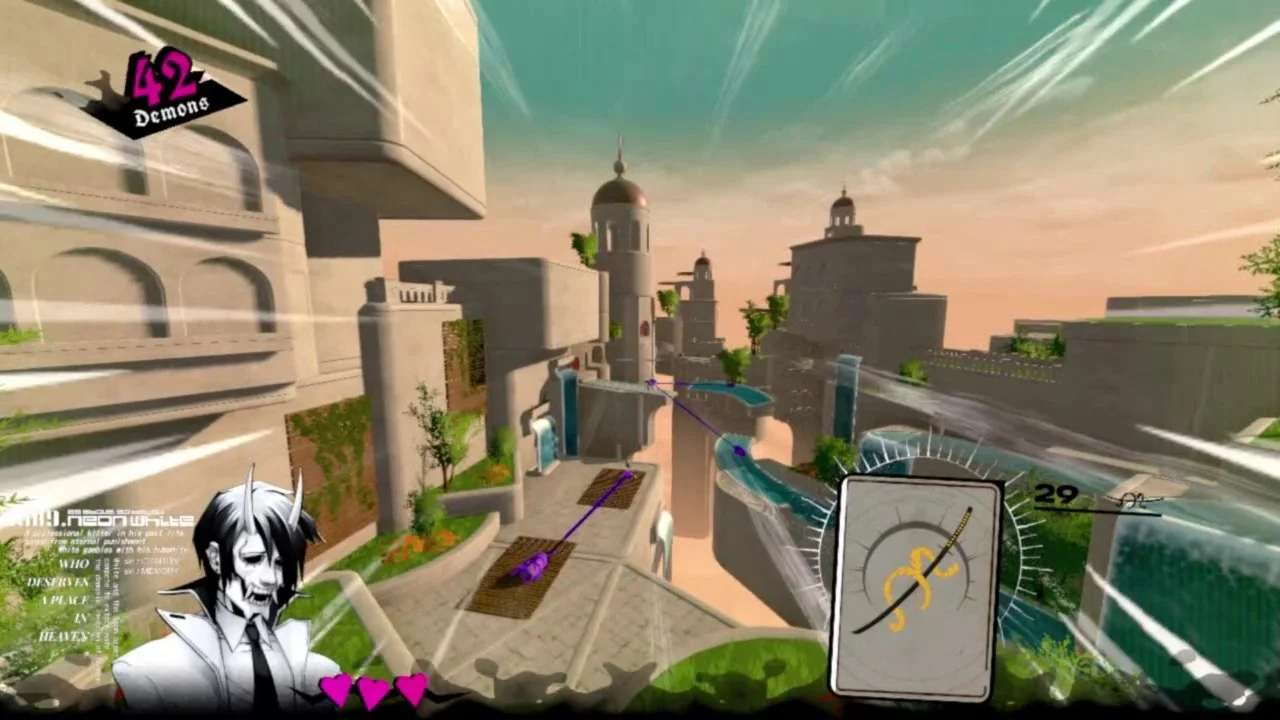This screenshot has width=1280, height=720.
Task: Select the Katana soul card
Action: (x=914, y=587)
